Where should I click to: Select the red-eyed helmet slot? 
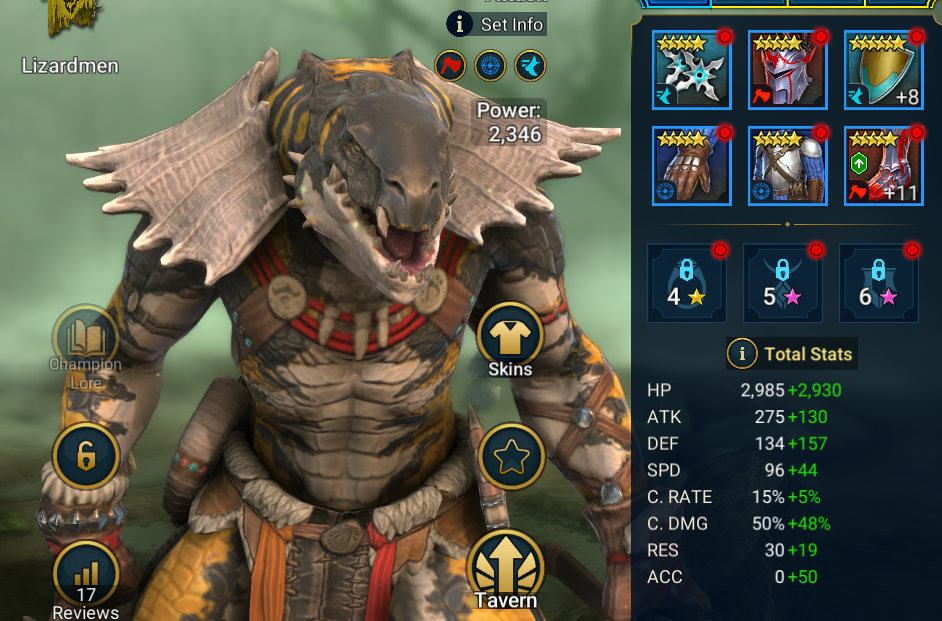[x=787, y=70]
